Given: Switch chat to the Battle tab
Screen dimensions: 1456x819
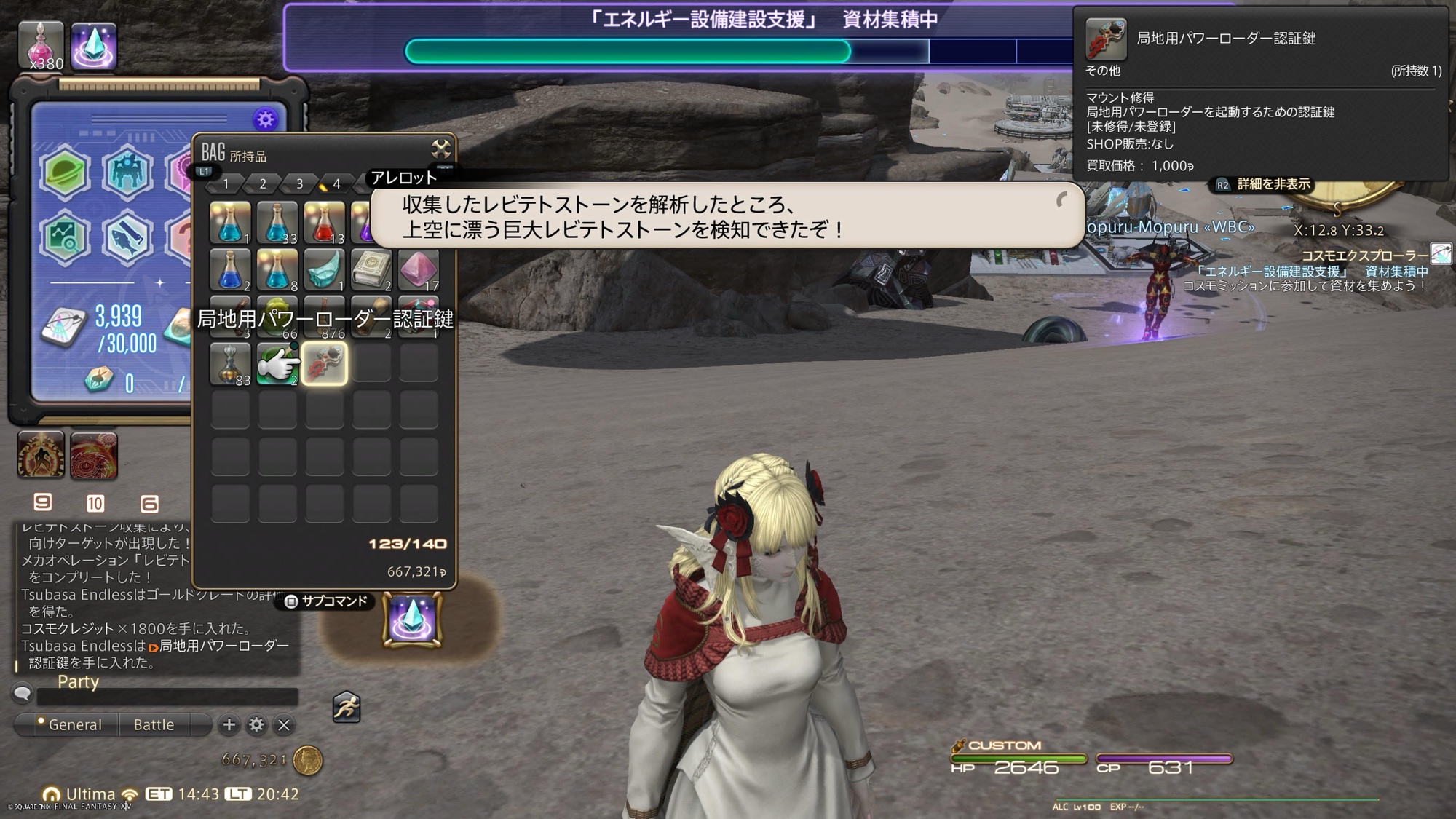Looking at the screenshot, I should point(154,724).
